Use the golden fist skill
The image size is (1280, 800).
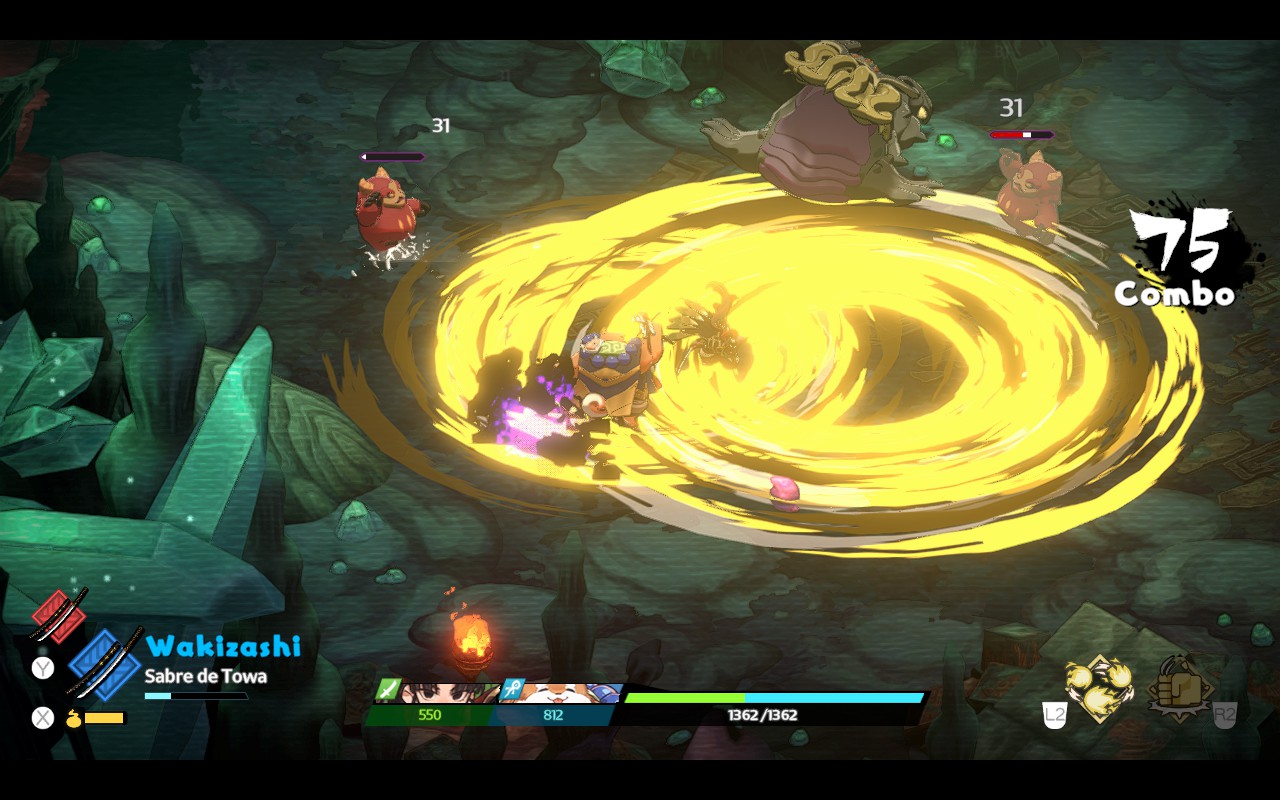[1180, 688]
